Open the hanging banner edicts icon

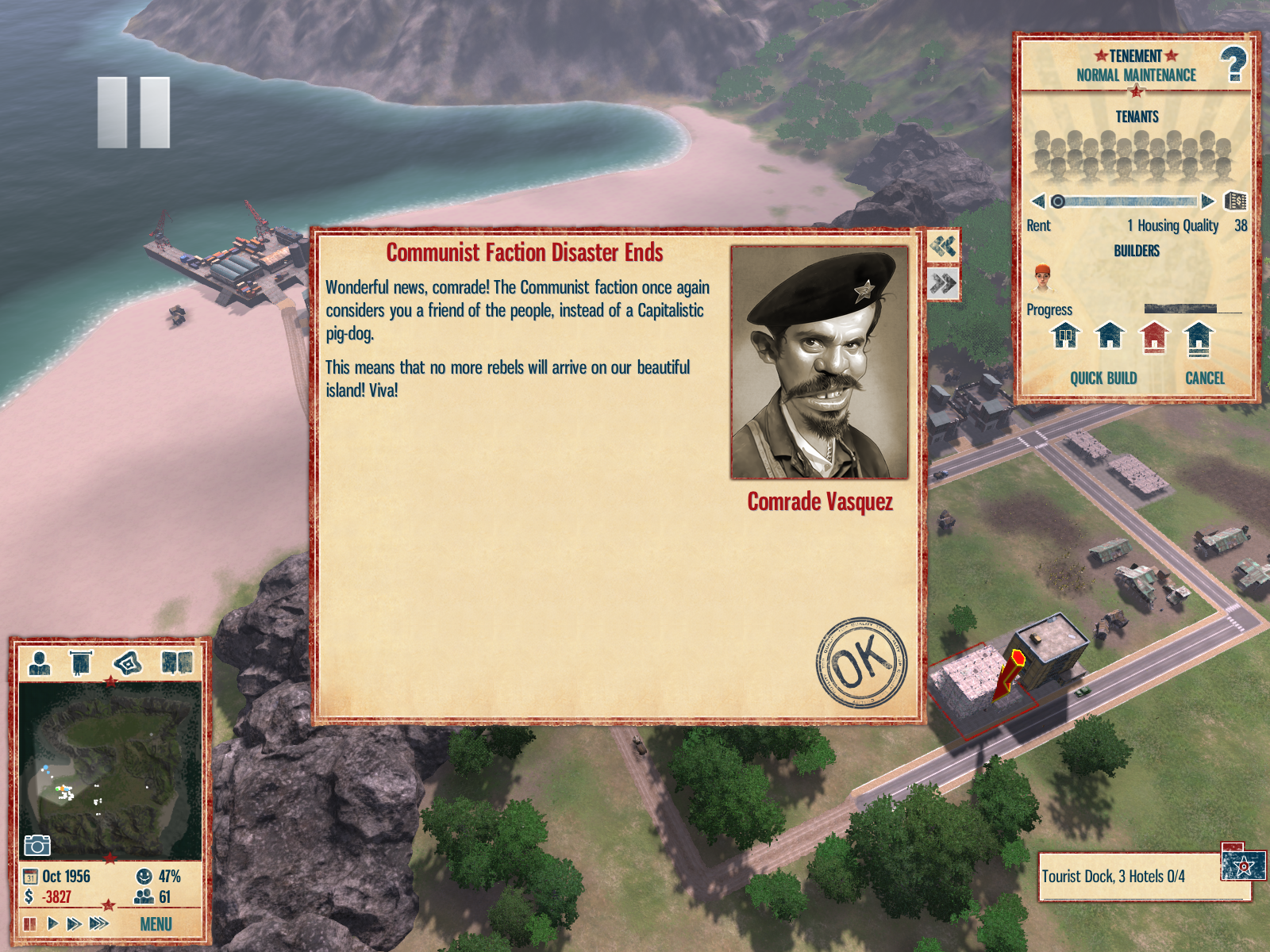[x=81, y=662]
